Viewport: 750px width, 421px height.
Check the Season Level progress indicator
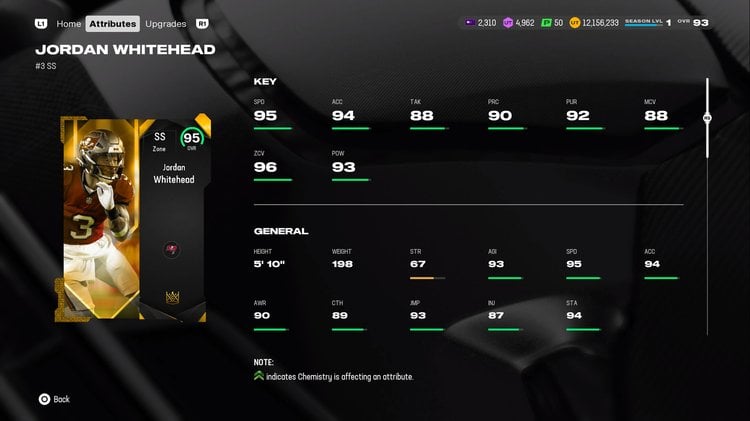(x=647, y=22)
